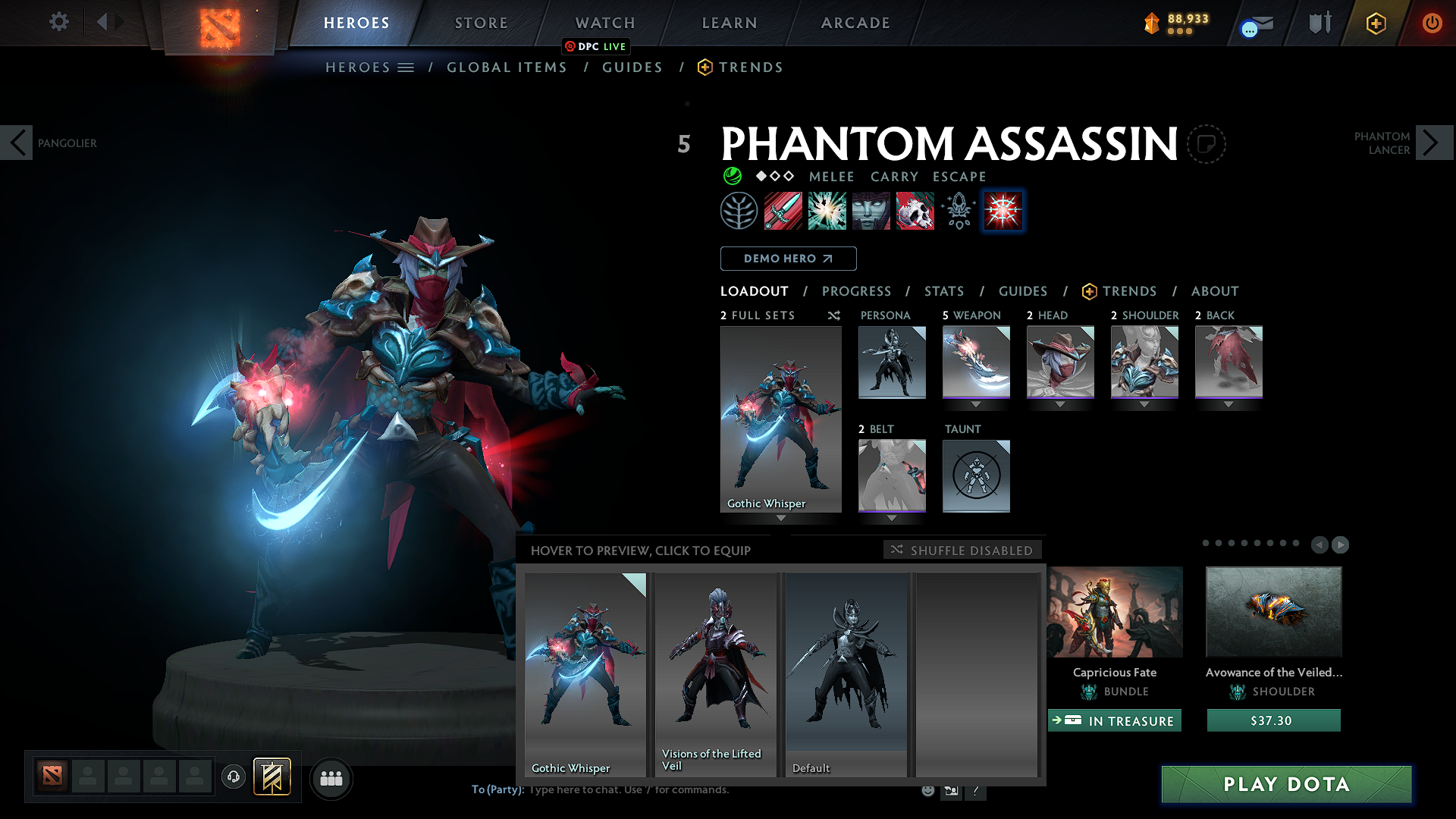Screen dimensions: 1456x819
Task: Buy Avowance of the Veiled for $37.30
Action: point(1273,720)
